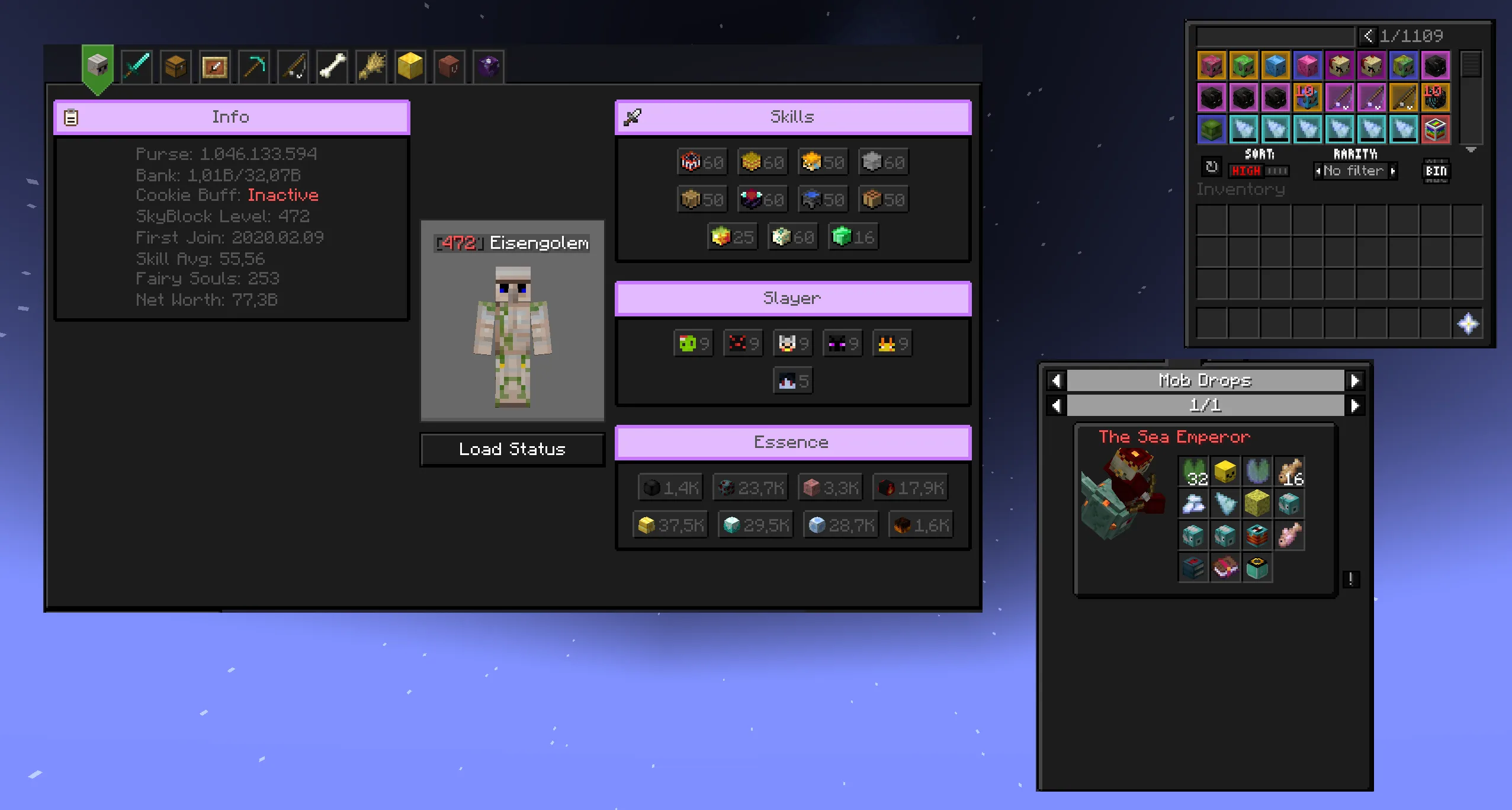This screenshot has width=1512, height=810.
Task: Open the rarity No filter selector
Action: (x=1354, y=171)
